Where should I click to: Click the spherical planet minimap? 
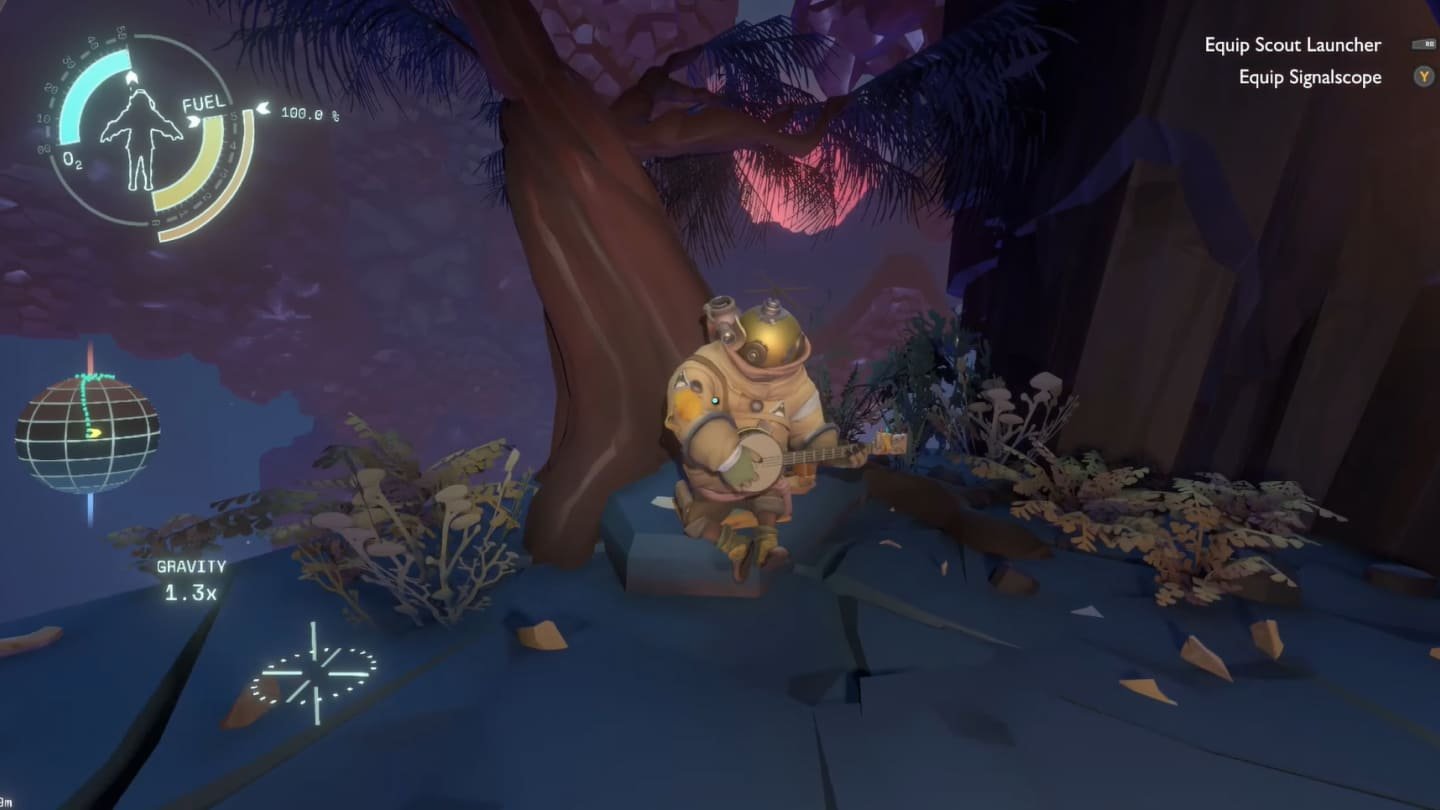coord(87,433)
